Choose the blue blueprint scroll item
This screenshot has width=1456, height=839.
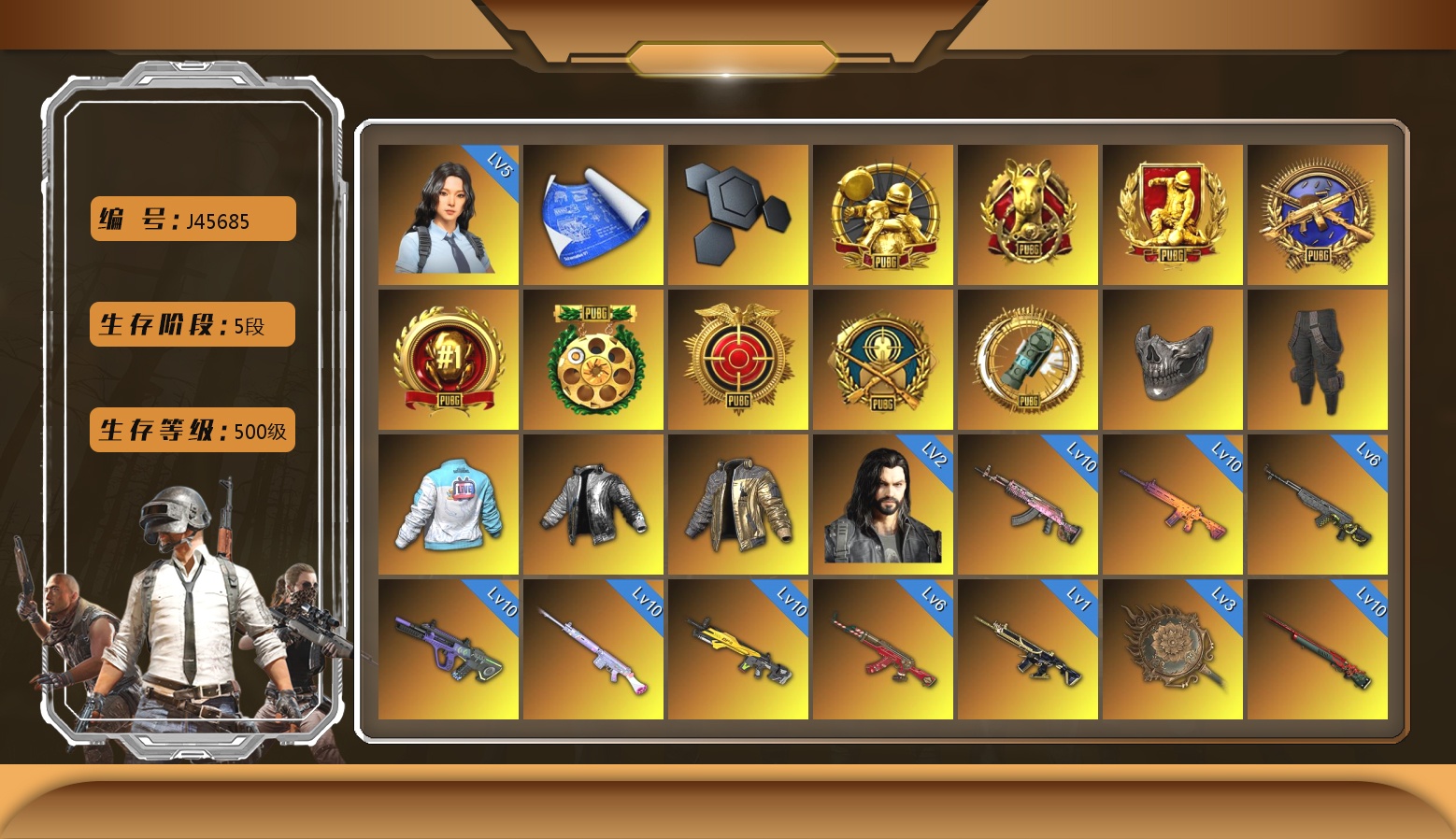click(592, 215)
